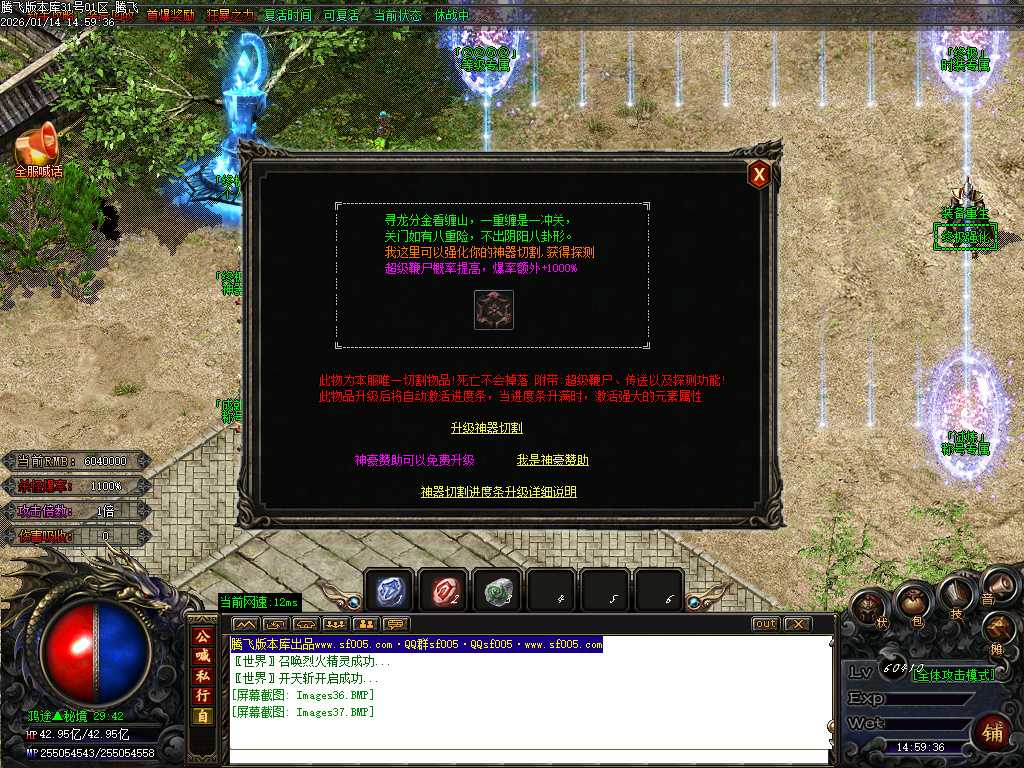
Task: Use the red rune stone in hotbar slot 2
Action: click(444, 592)
